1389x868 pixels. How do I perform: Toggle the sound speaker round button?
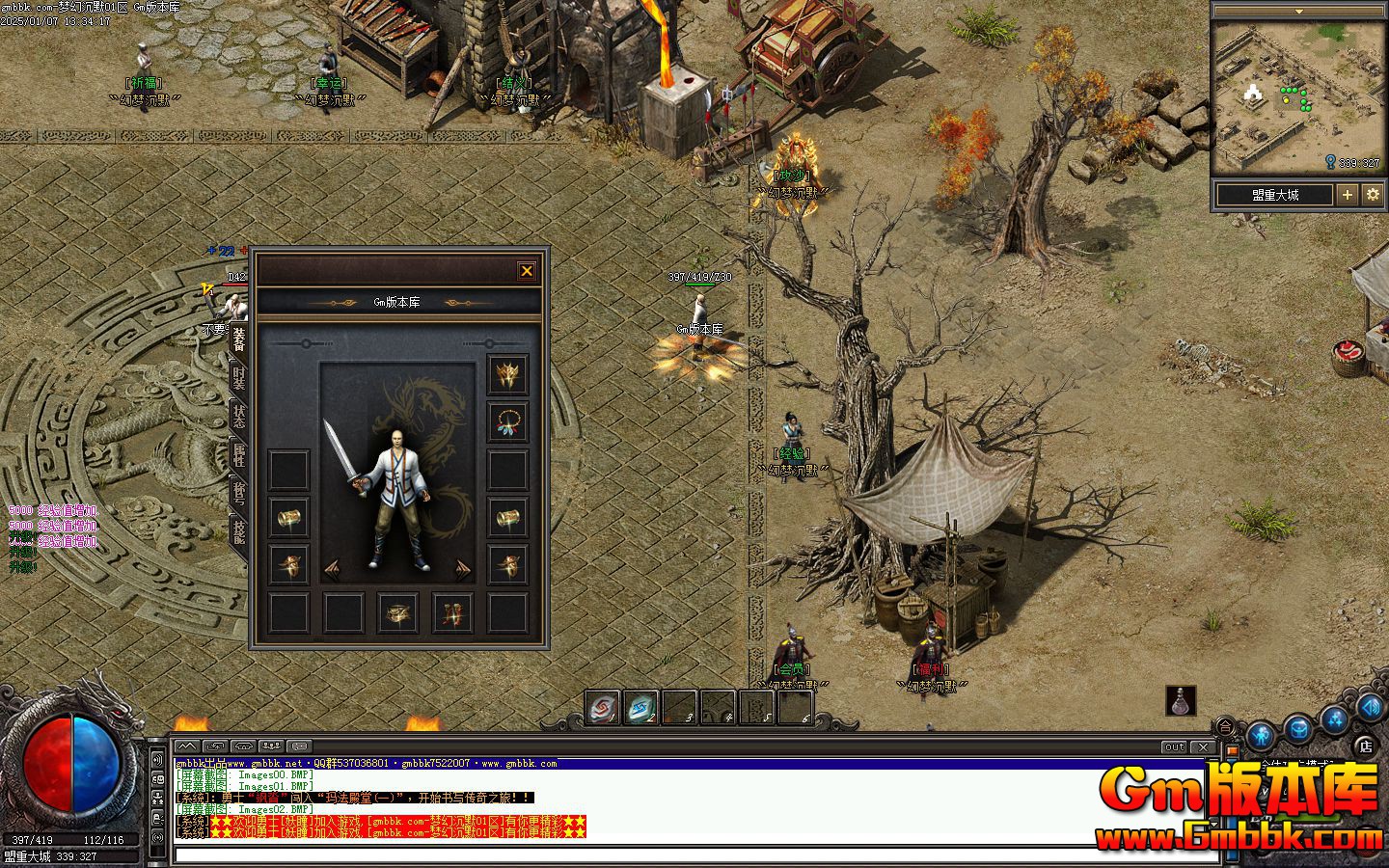point(1371,707)
